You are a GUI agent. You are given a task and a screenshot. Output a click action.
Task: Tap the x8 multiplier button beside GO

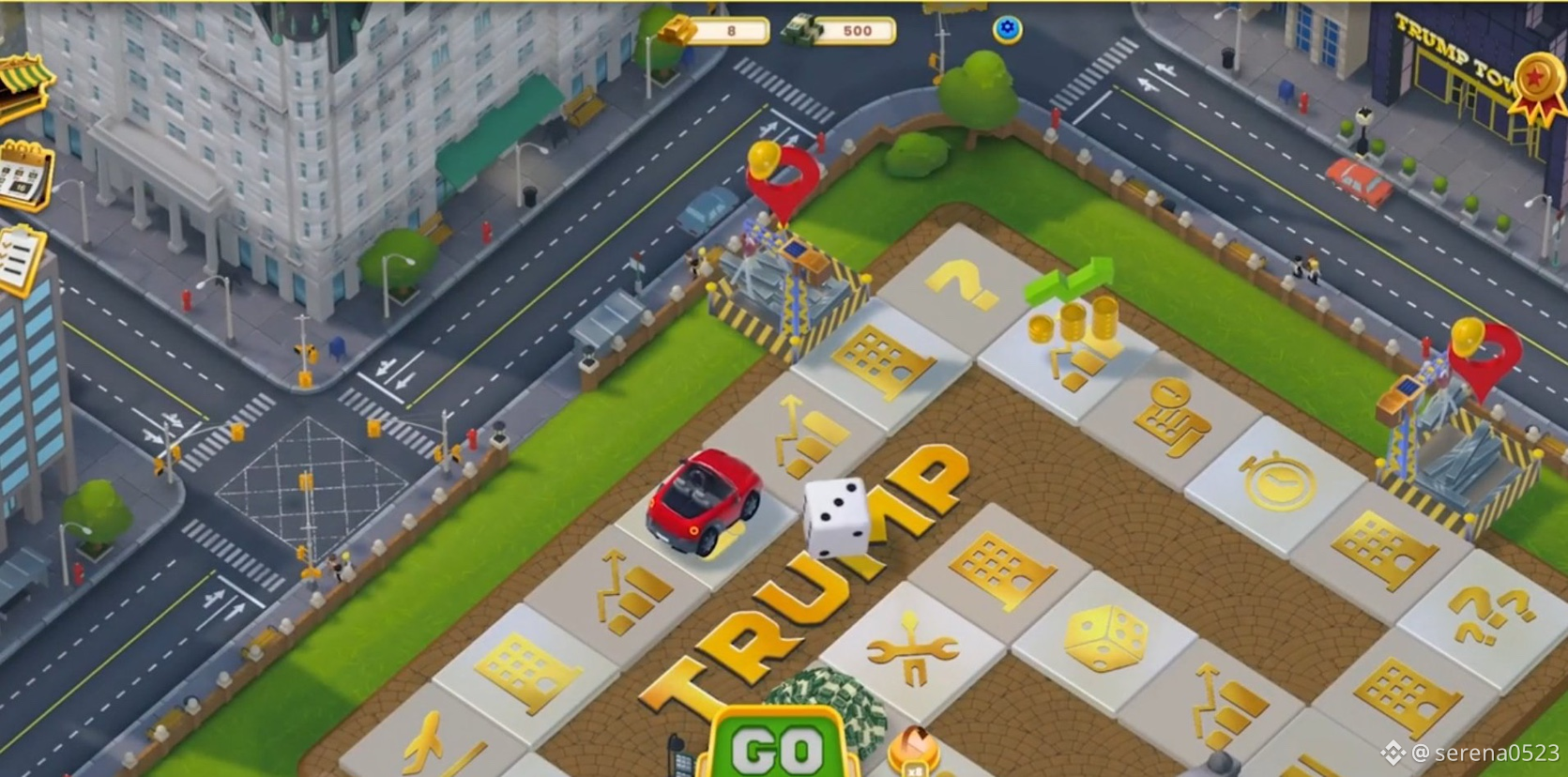913,754
